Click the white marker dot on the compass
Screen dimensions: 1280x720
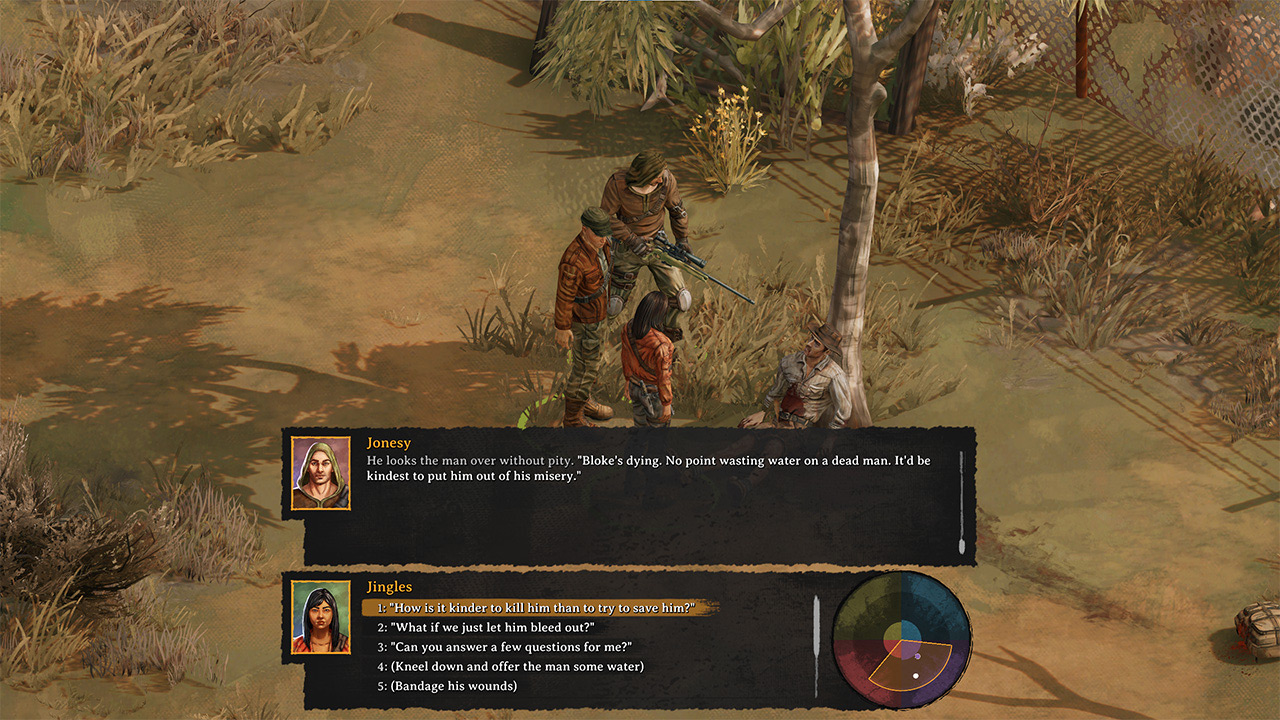pos(916,676)
